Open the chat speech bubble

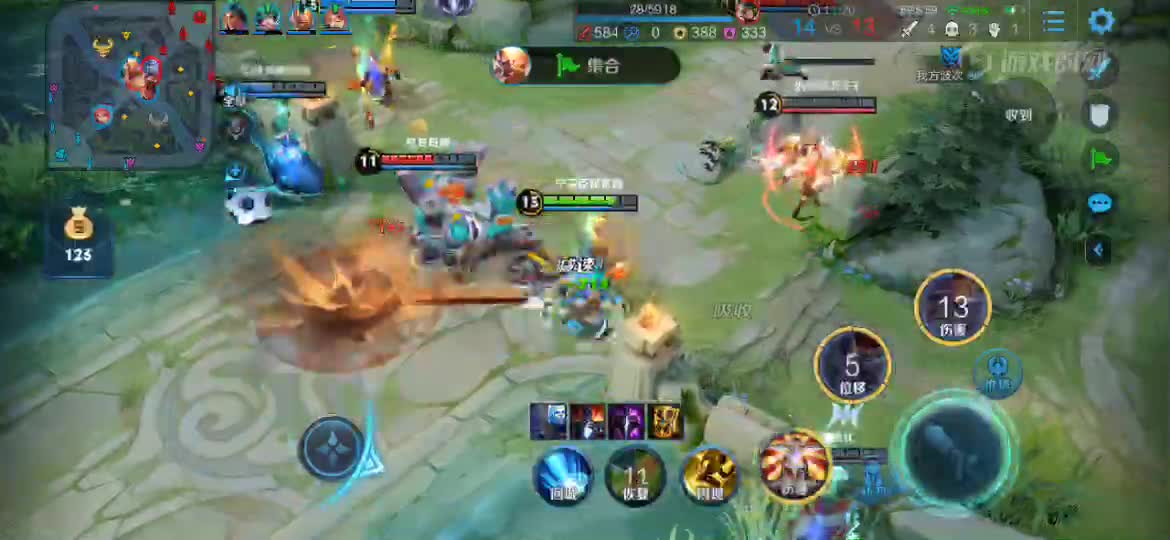1100,204
